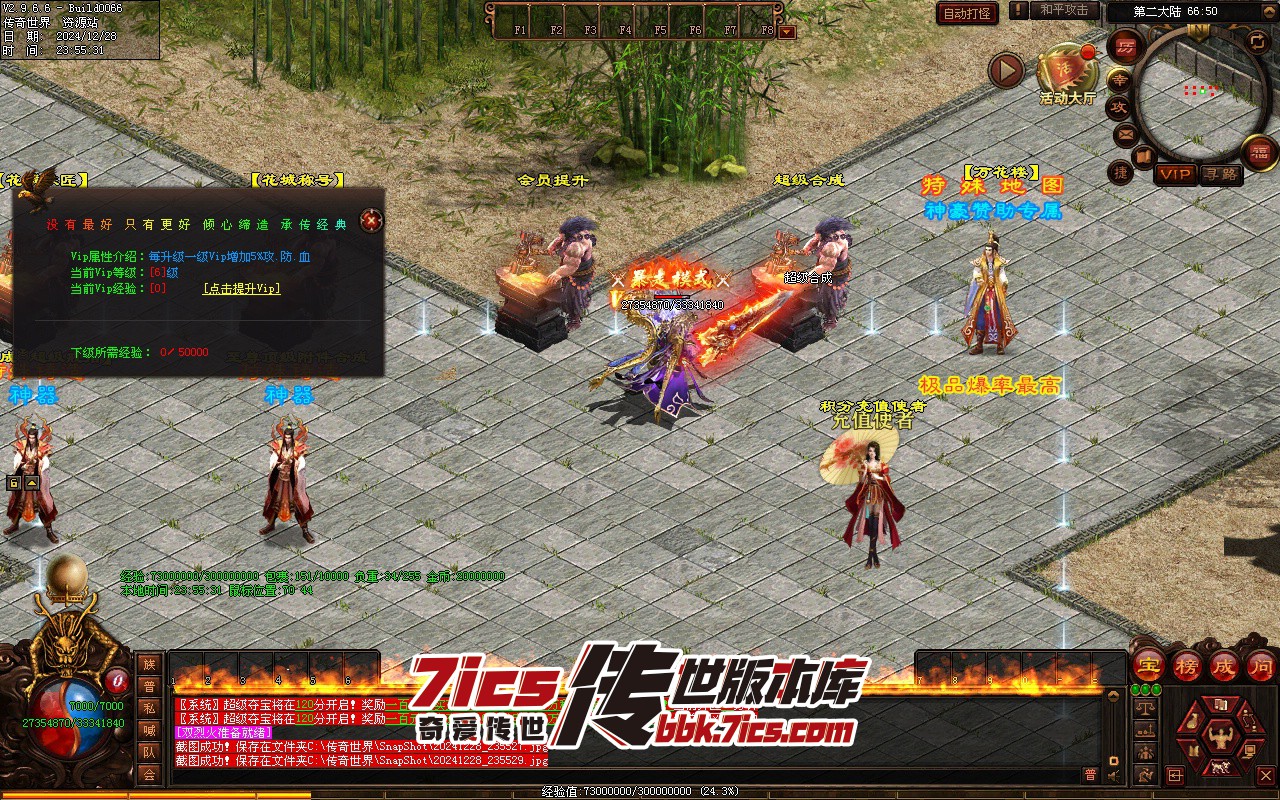The height and width of the screenshot is (800, 1280).
Task: Open the 榜 ranking round button
Action: 1187,666
